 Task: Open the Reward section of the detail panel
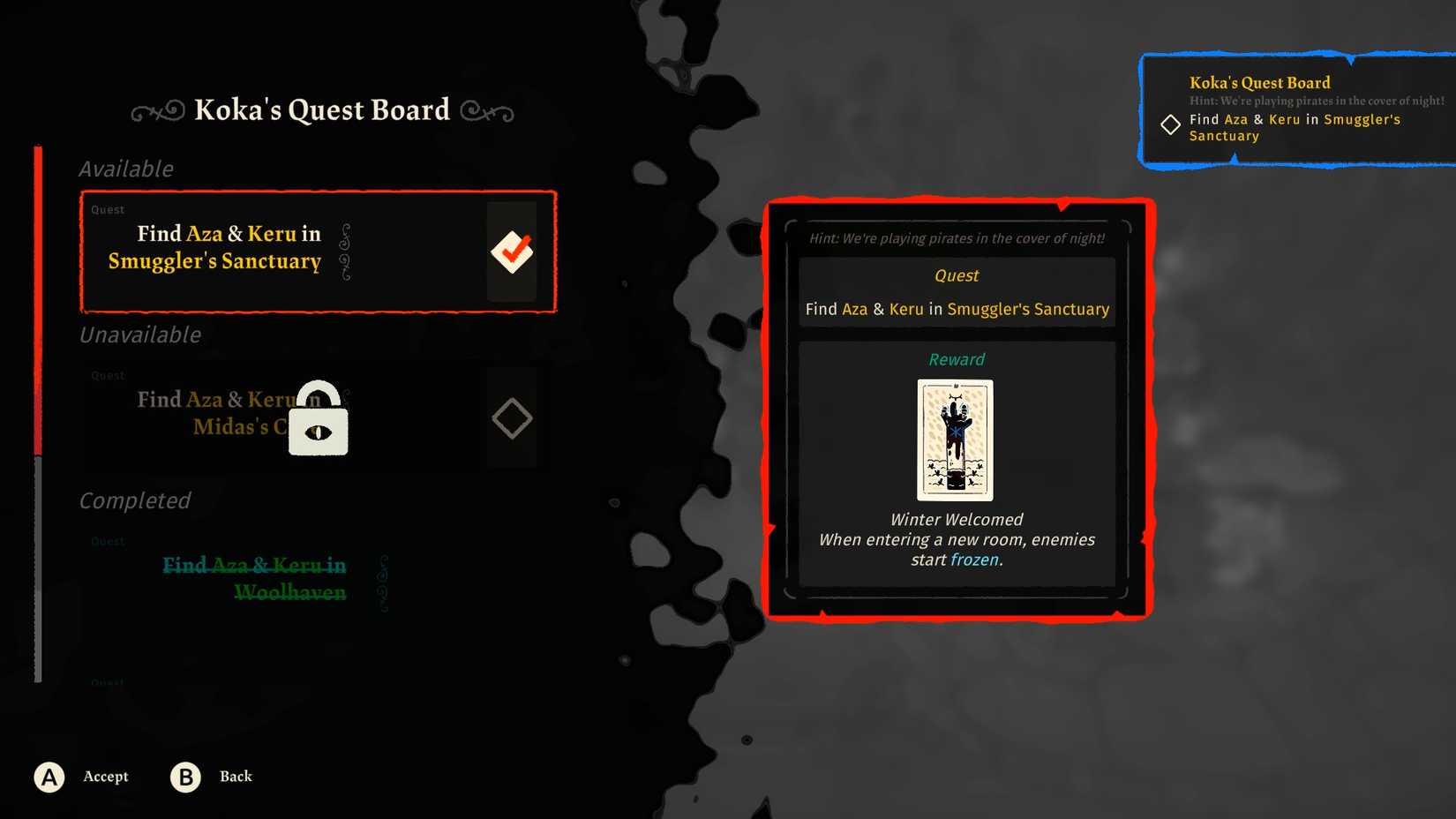pos(956,359)
